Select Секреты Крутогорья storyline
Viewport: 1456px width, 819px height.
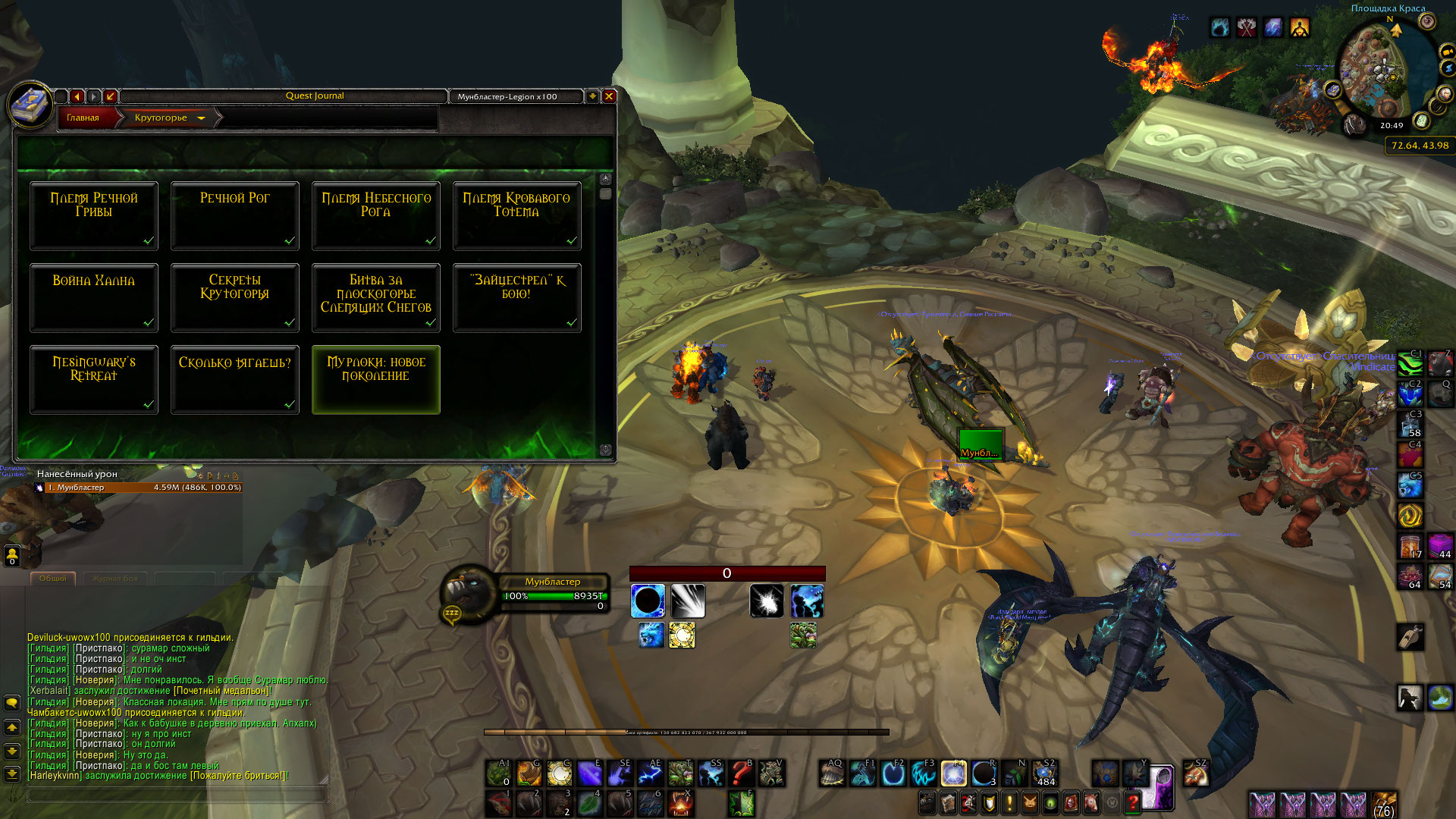tap(235, 297)
